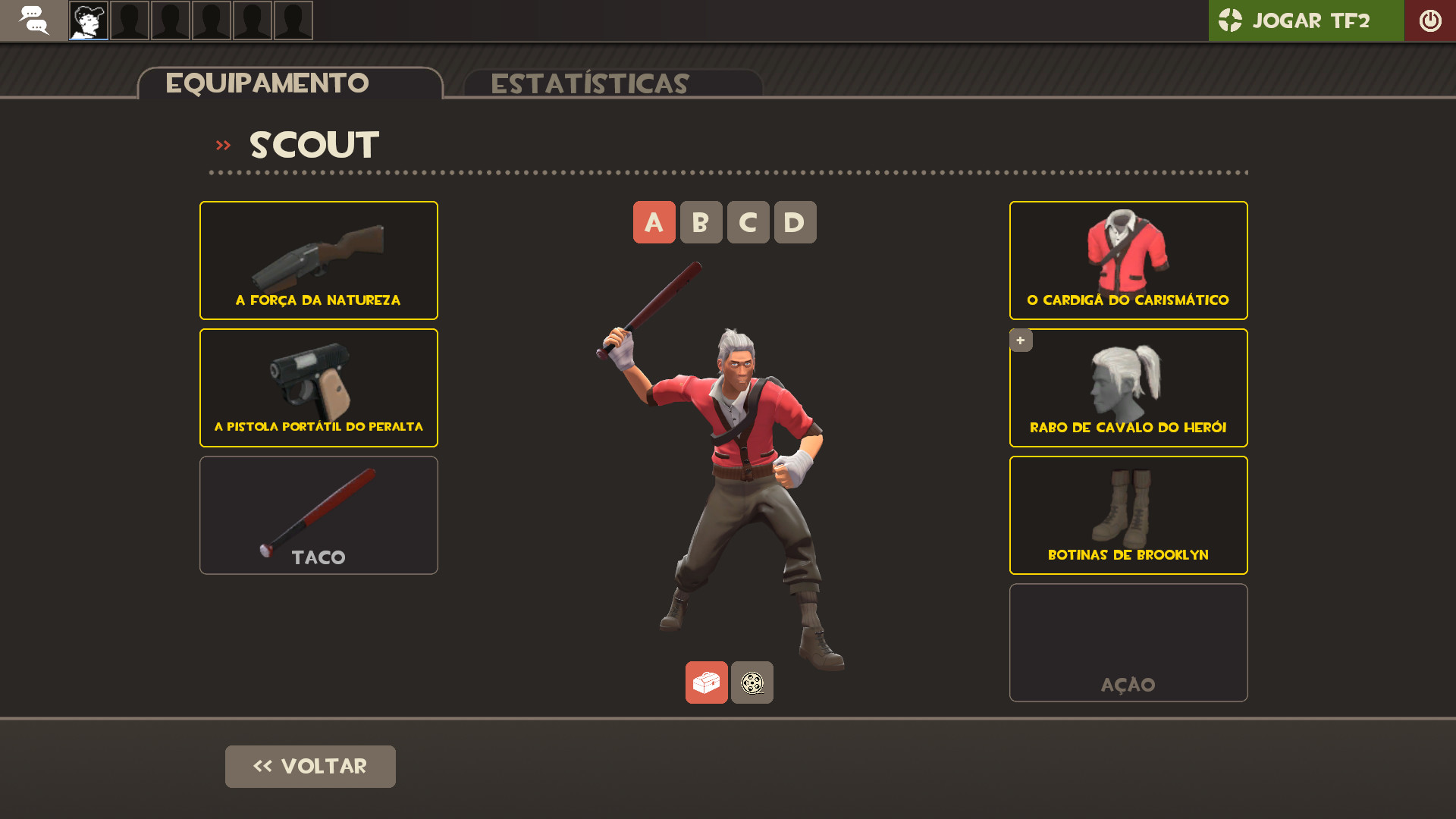
Task: Select loadout preset C
Action: point(748,222)
